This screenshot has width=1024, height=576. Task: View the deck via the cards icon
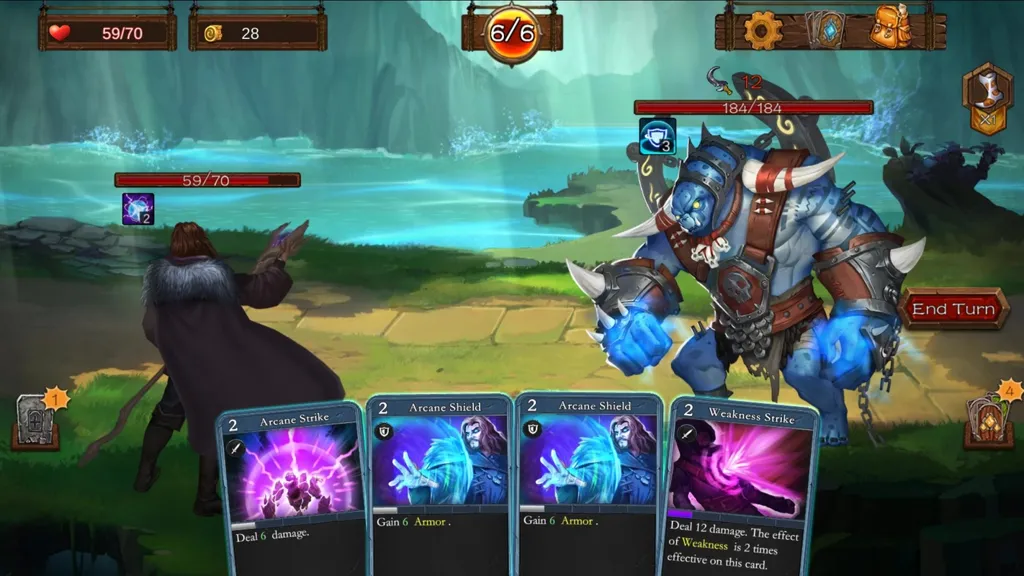pyautogui.click(x=825, y=30)
